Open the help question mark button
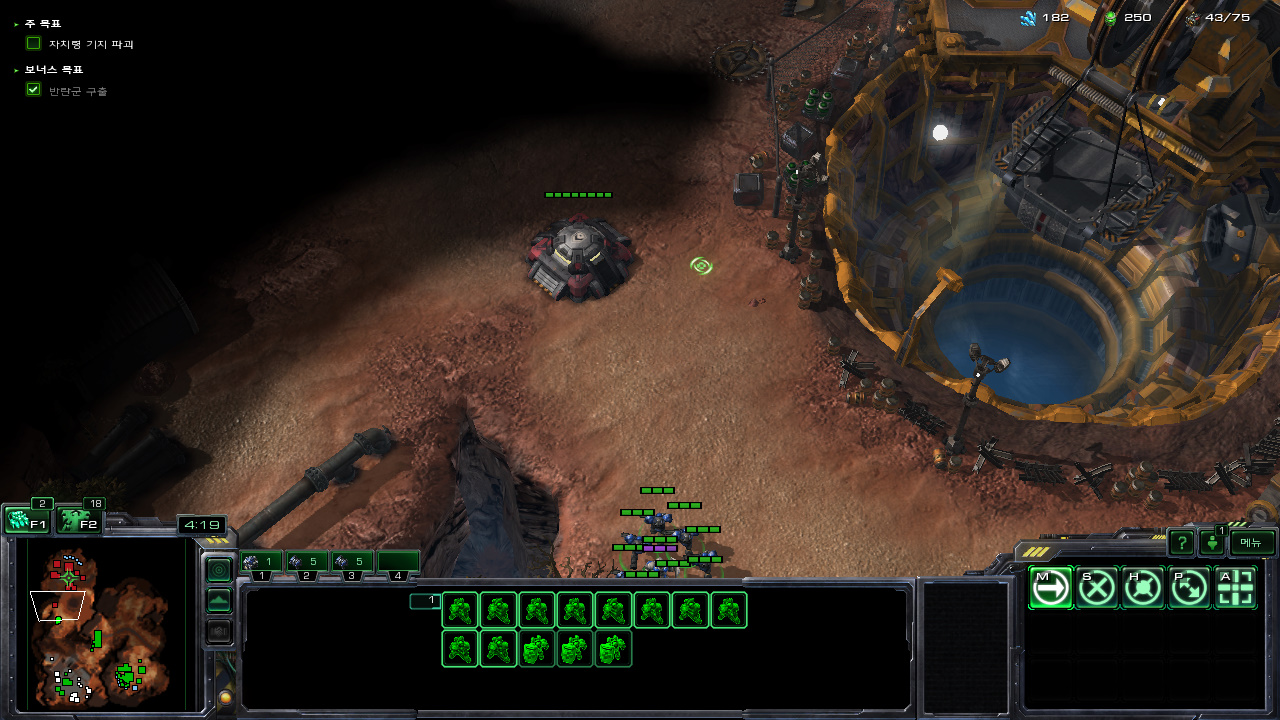 [x=1181, y=543]
